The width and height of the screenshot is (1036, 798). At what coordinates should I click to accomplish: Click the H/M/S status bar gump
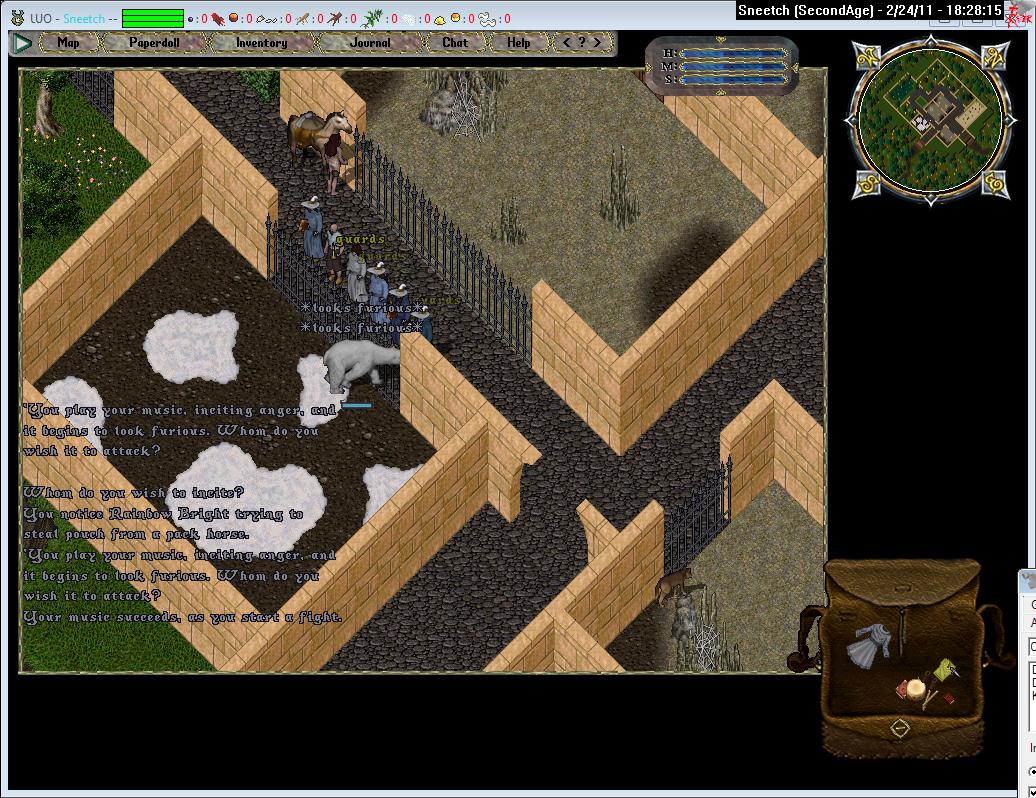point(721,66)
